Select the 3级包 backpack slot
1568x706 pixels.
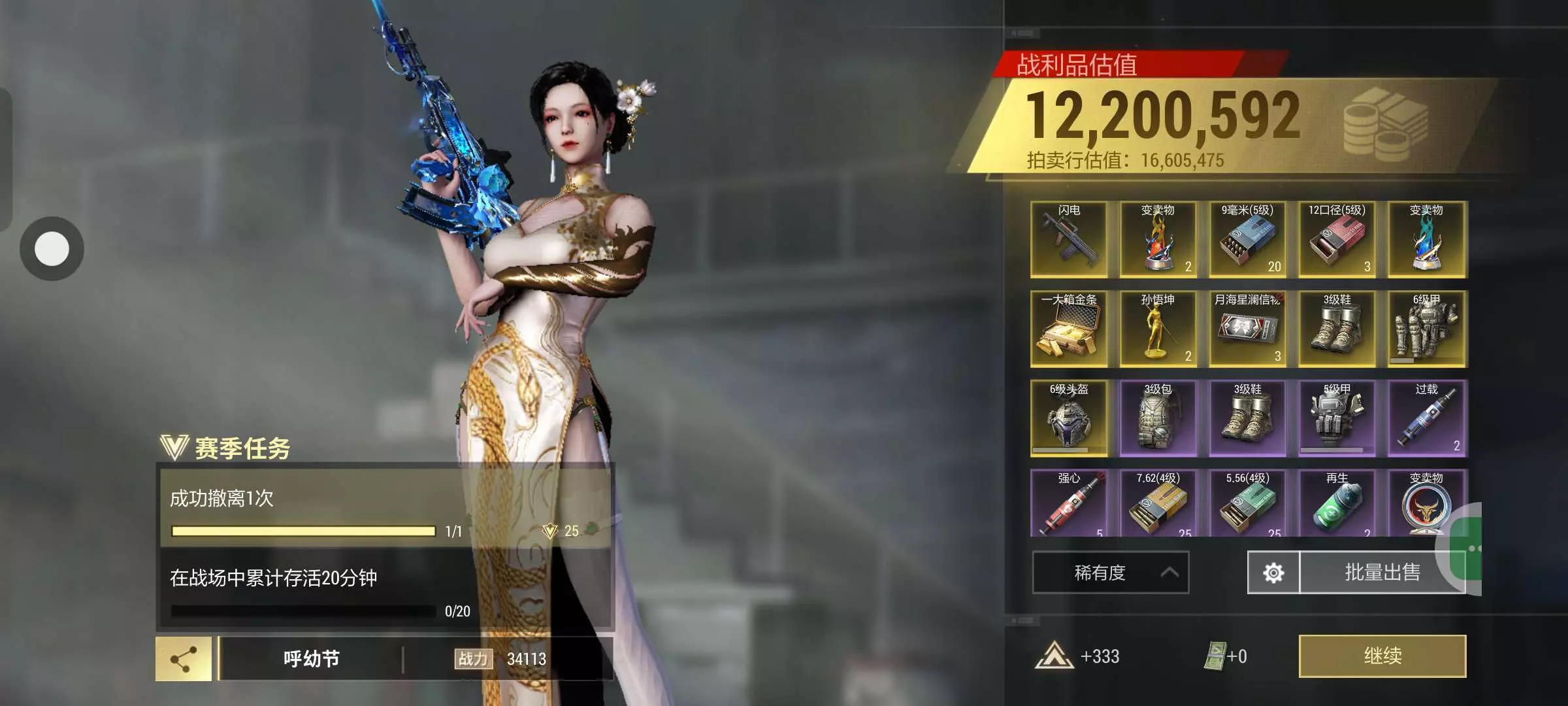pos(1158,418)
